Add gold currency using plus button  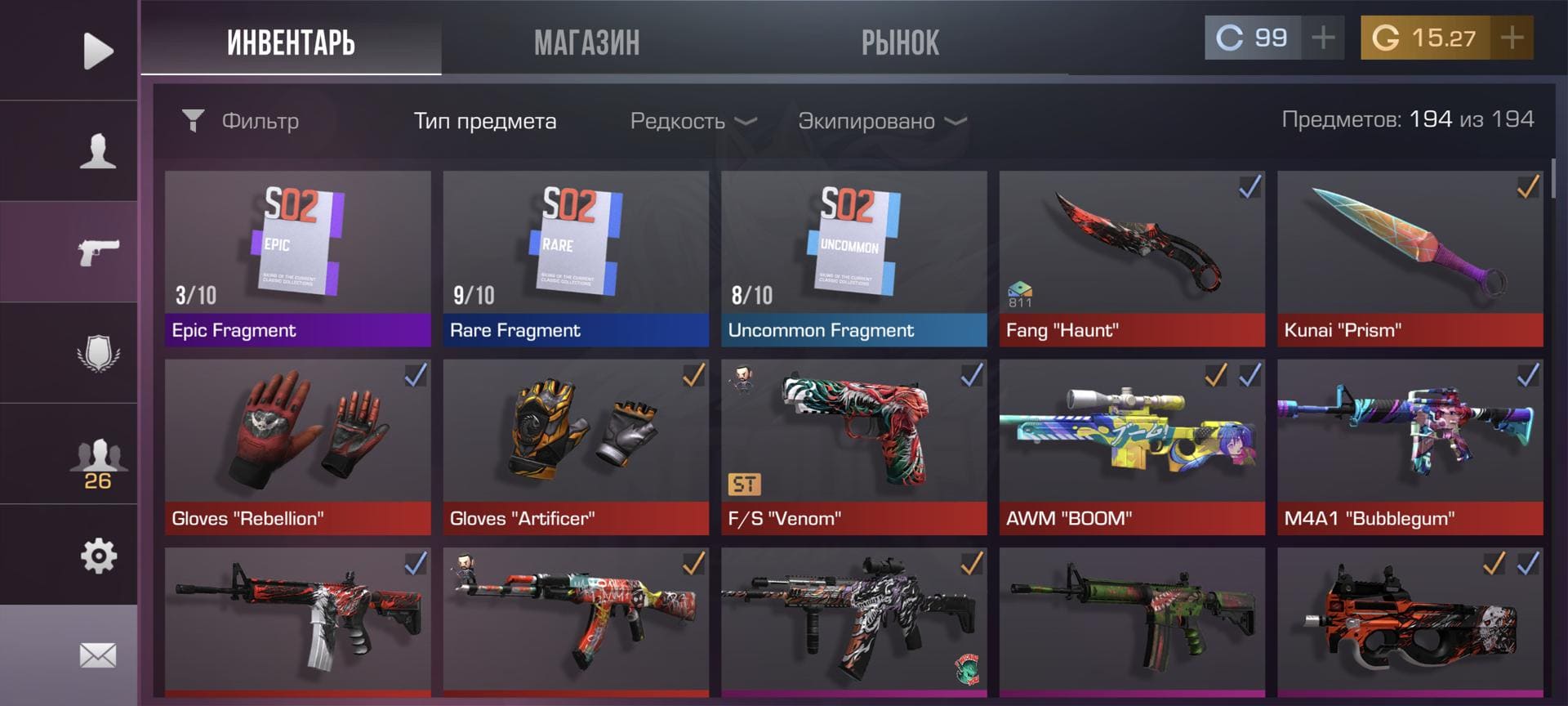coord(1512,38)
